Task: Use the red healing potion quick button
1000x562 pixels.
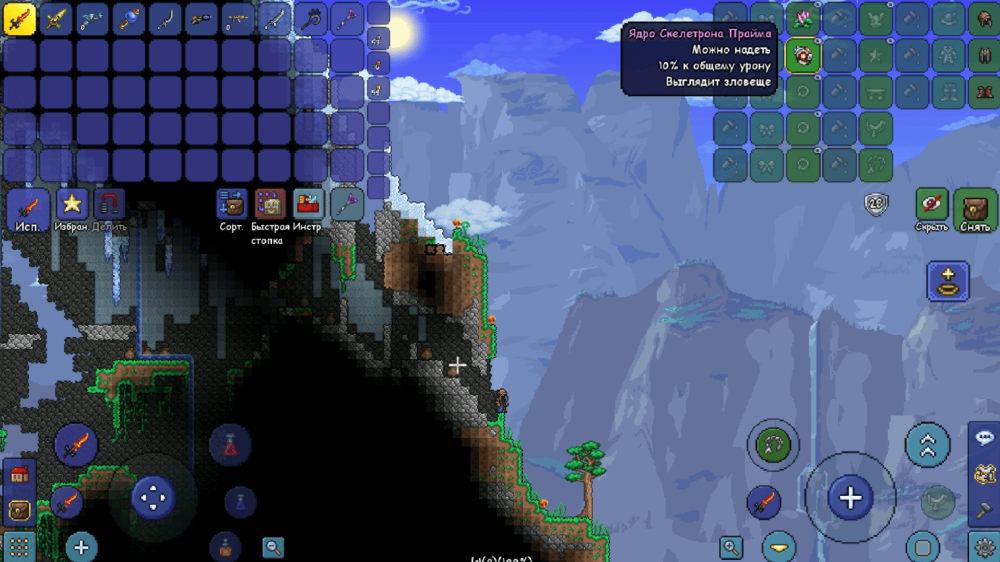Action: pyautogui.click(x=230, y=446)
